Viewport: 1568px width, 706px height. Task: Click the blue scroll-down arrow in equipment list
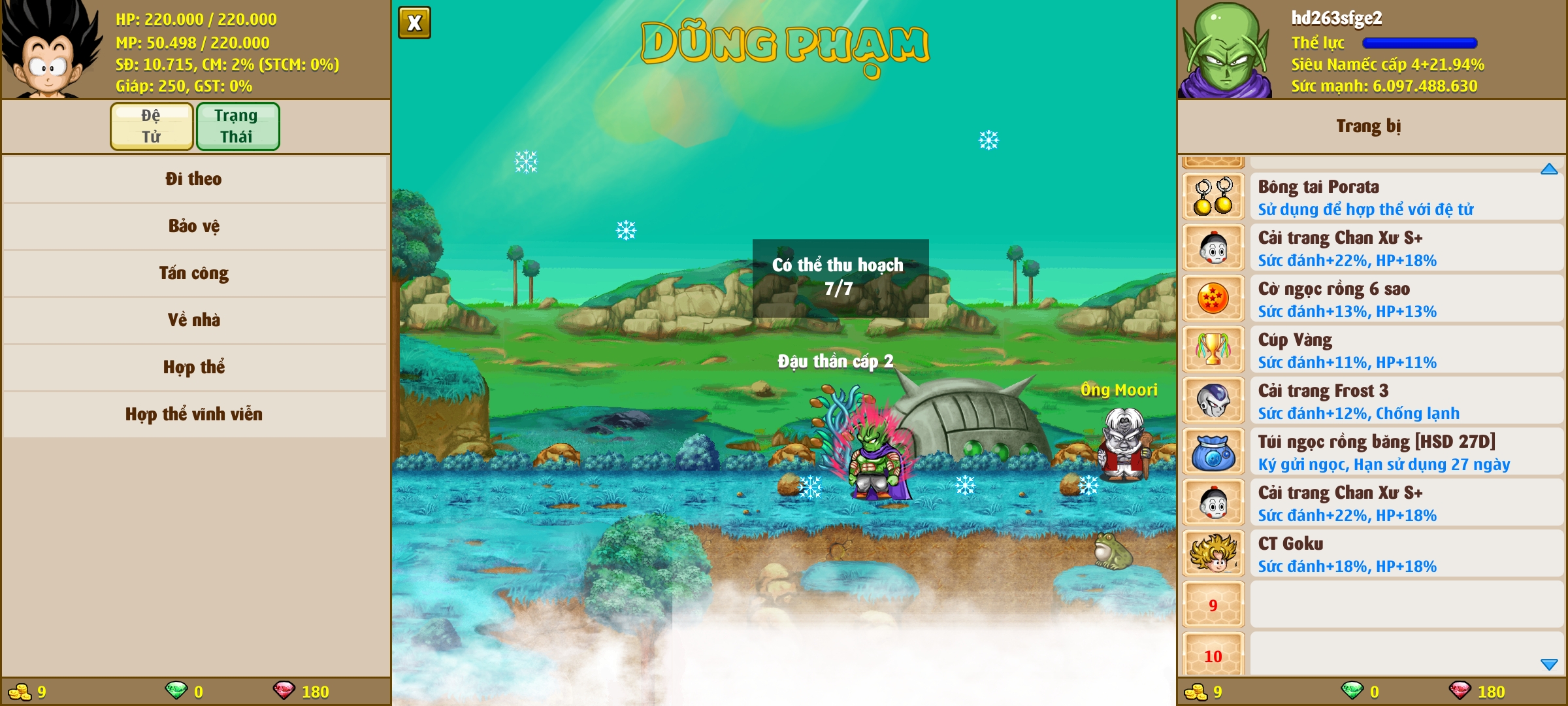click(1549, 664)
